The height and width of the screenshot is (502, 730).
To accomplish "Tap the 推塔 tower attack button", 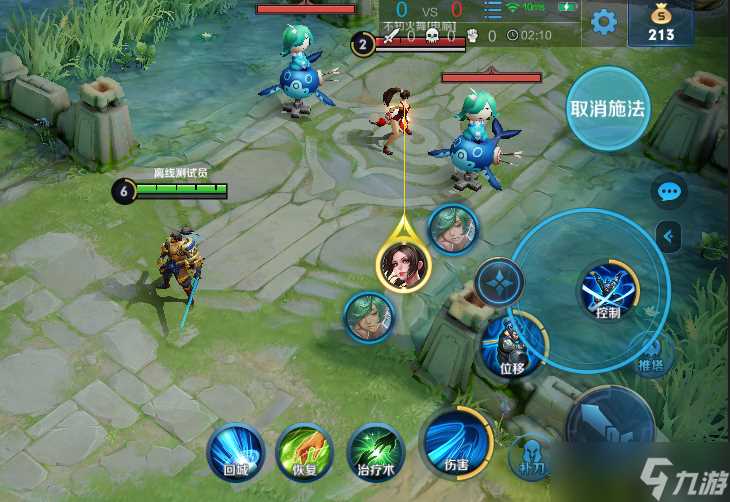I will [x=651, y=357].
